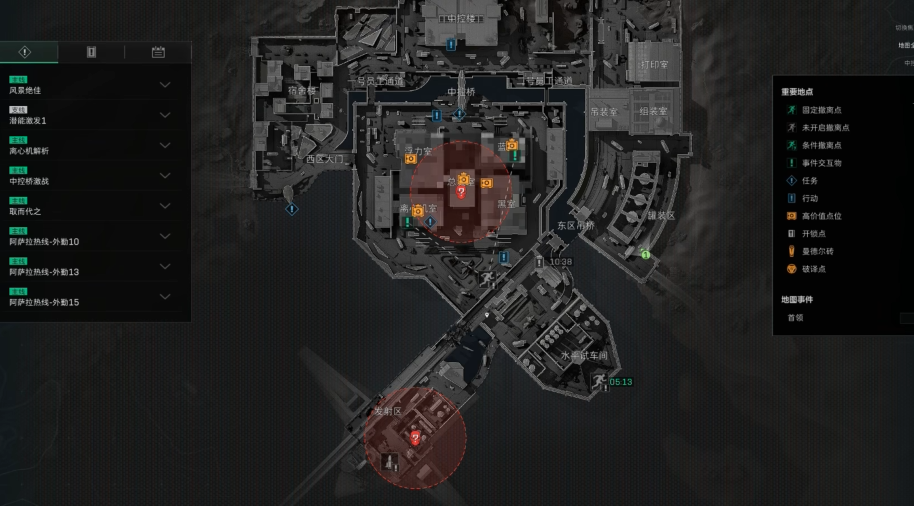Open the calendar icon tab
Image resolution: width=914 pixels, height=506 pixels.
click(158, 52)
